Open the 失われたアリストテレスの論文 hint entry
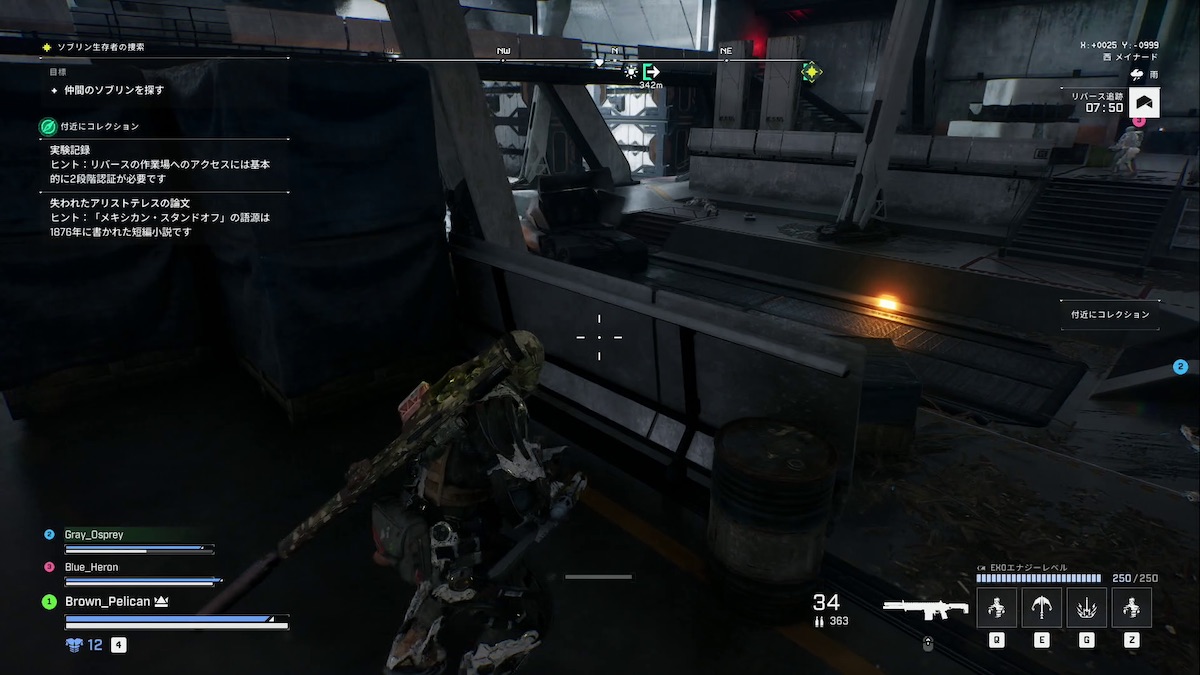 point(160,217)
